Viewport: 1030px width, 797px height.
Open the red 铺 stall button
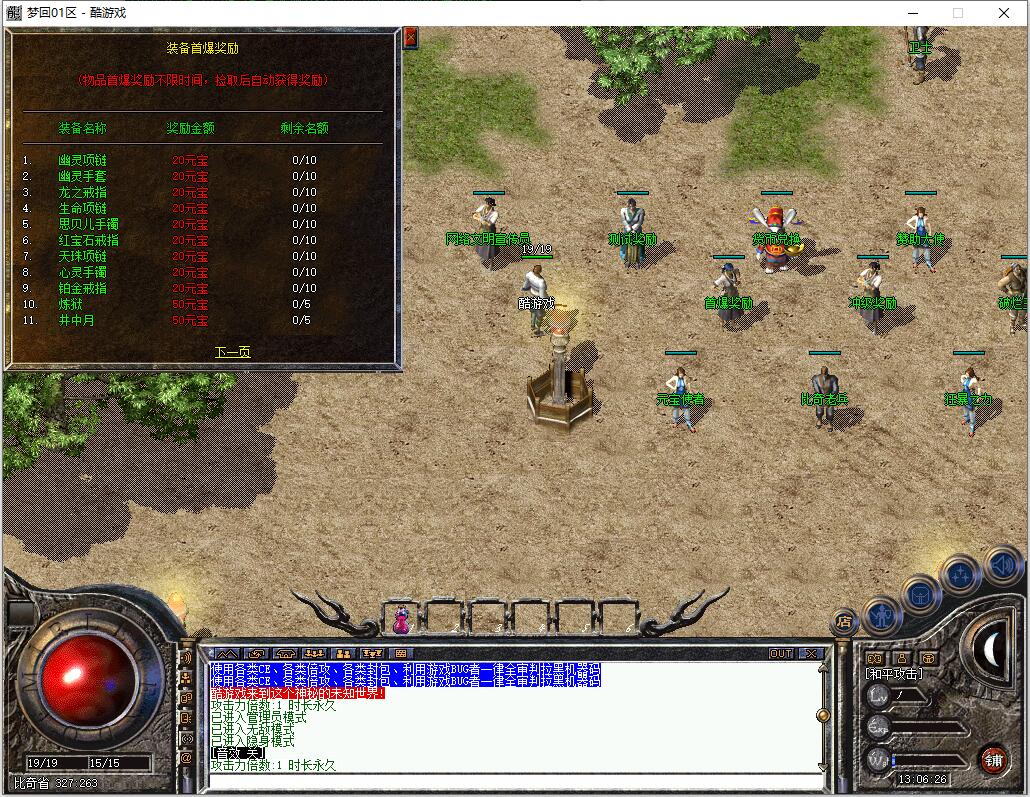click(992, 758)
